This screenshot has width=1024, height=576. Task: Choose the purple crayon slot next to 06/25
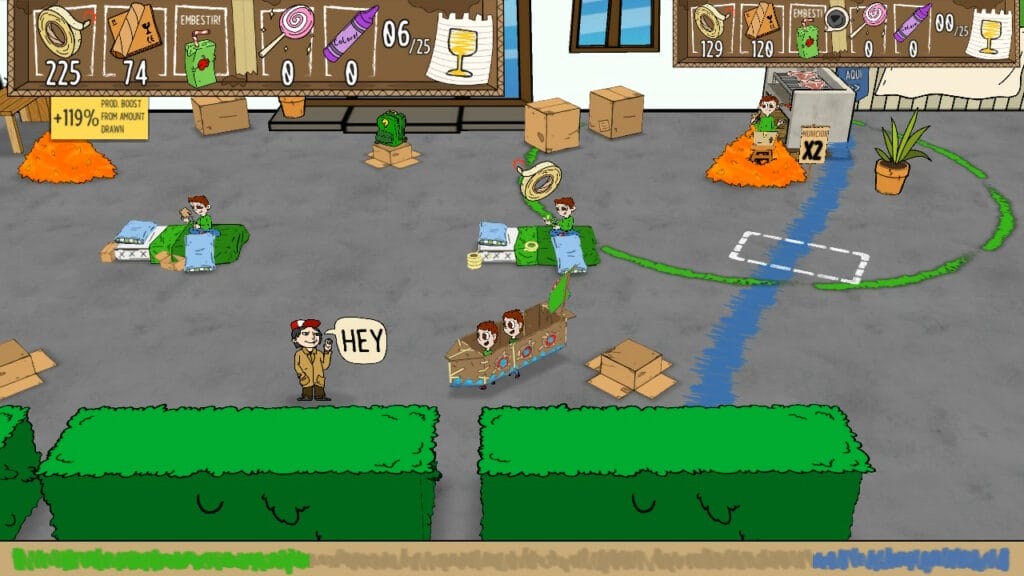click(x=349, y=33)
